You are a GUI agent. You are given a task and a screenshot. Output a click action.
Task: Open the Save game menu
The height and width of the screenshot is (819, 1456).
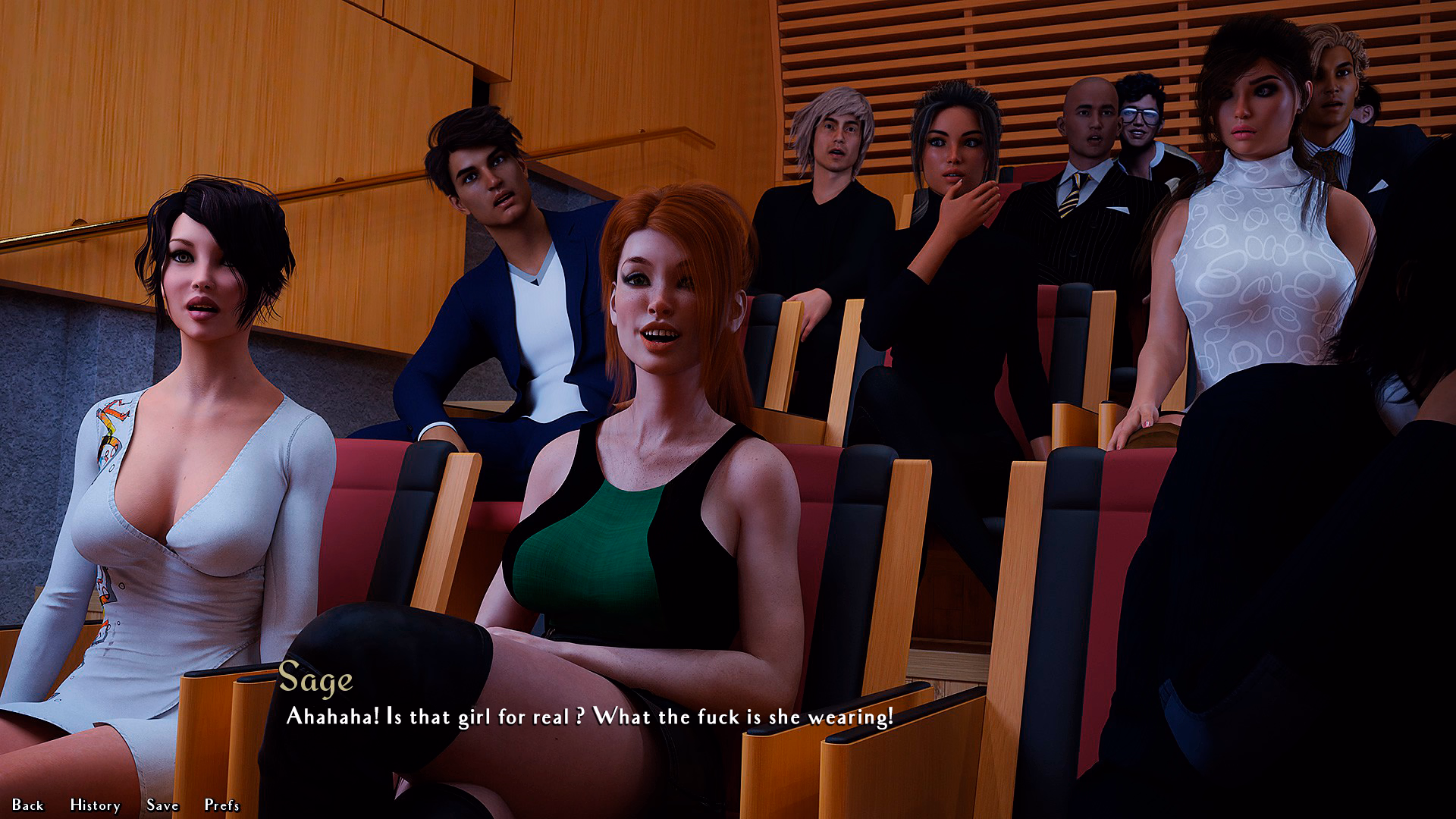pos(162,805)
